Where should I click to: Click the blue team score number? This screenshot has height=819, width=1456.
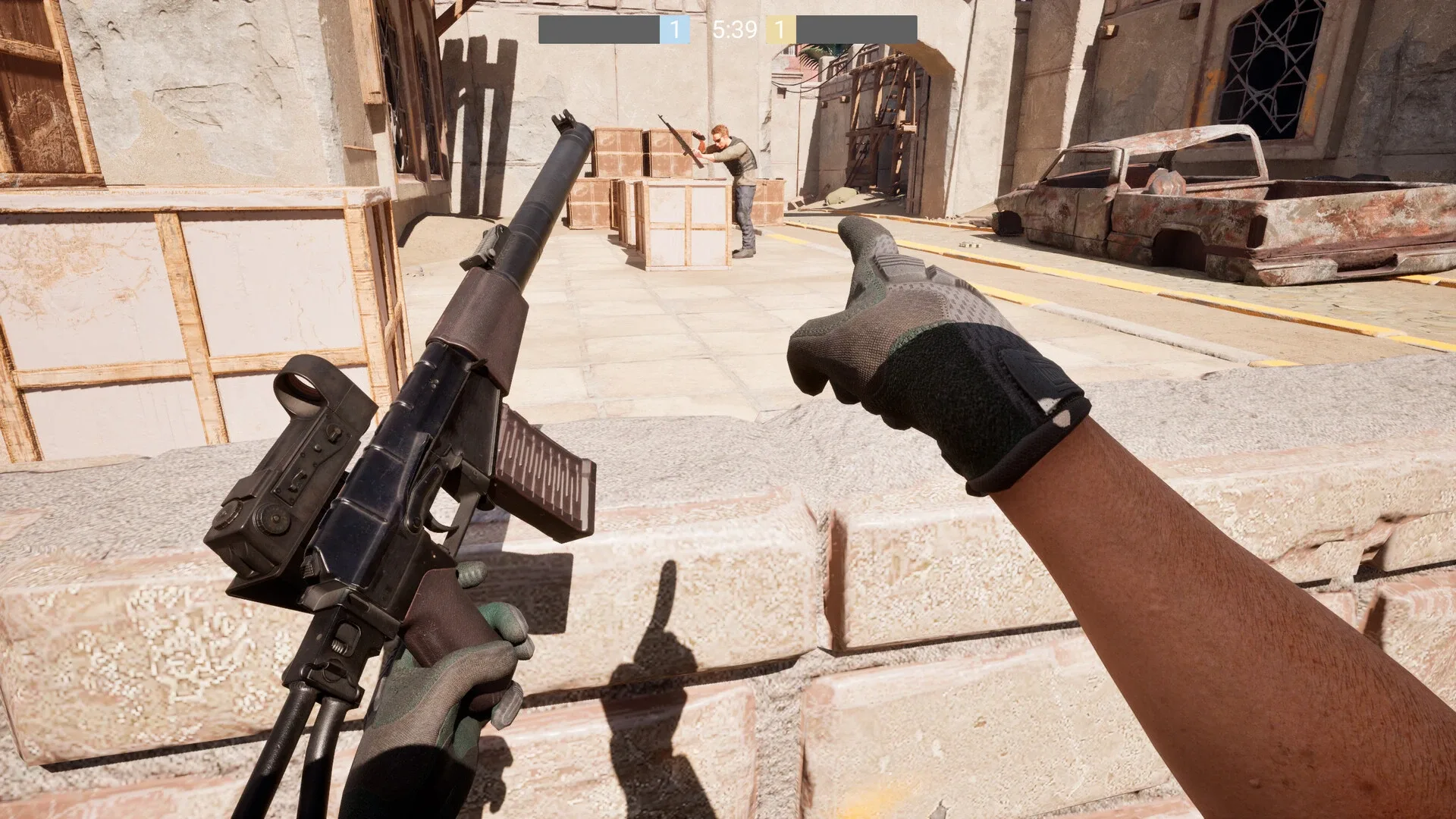point(673,30)
